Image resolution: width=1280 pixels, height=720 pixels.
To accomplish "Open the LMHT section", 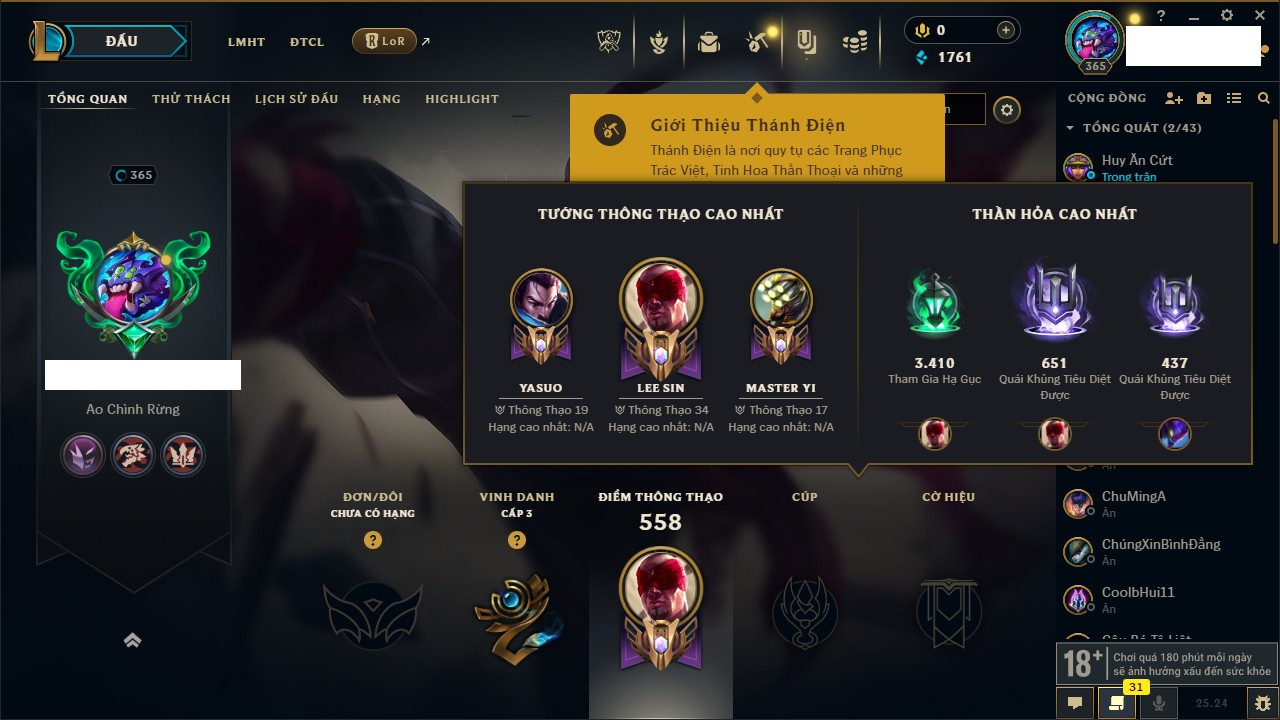I will pos(246,42).
